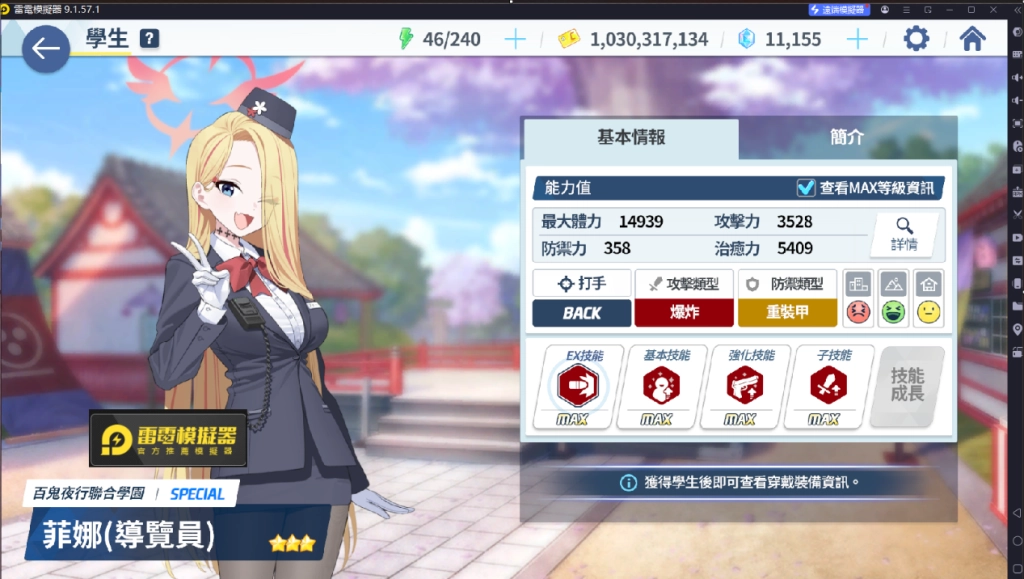Open the gear settings menu
The image size is (1024, 579).
915,39
